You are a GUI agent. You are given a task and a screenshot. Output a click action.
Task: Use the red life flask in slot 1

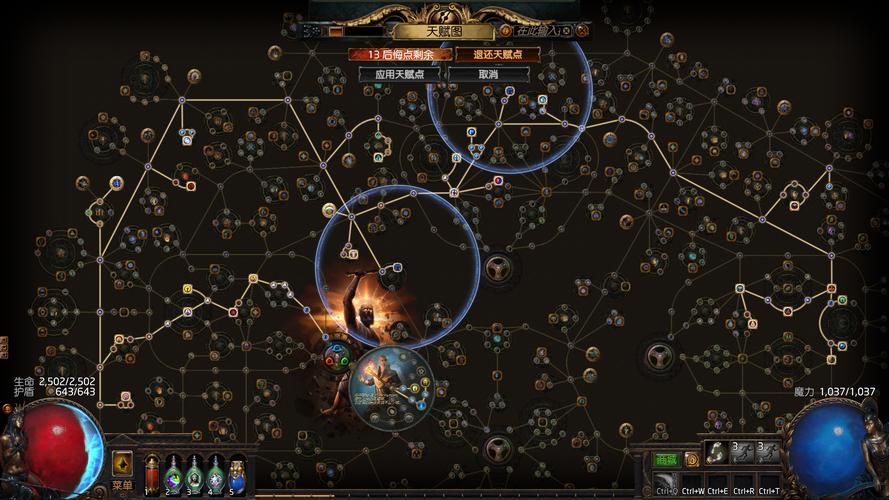coord(152,472)
